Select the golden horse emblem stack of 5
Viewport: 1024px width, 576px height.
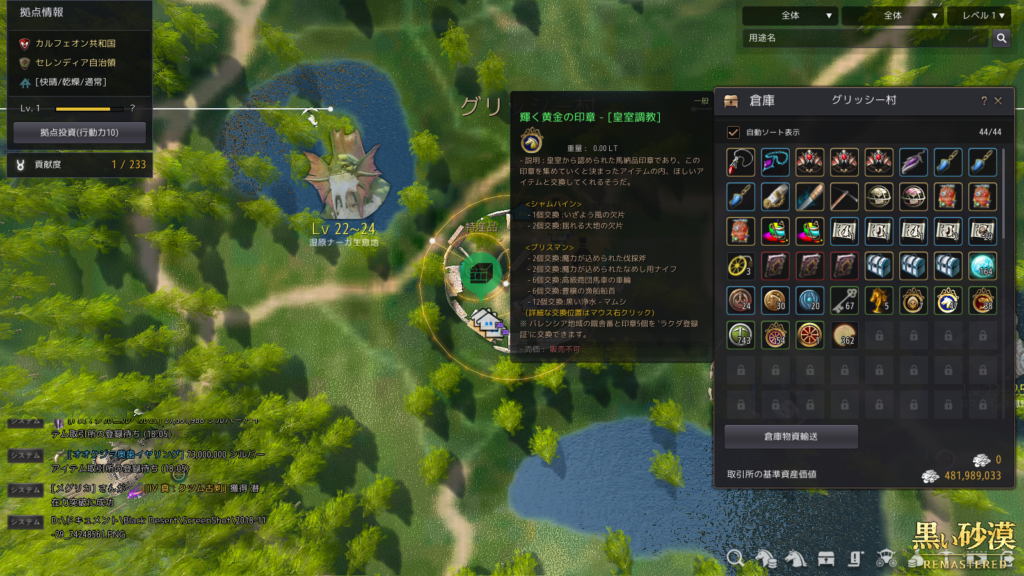click(878, 300)
